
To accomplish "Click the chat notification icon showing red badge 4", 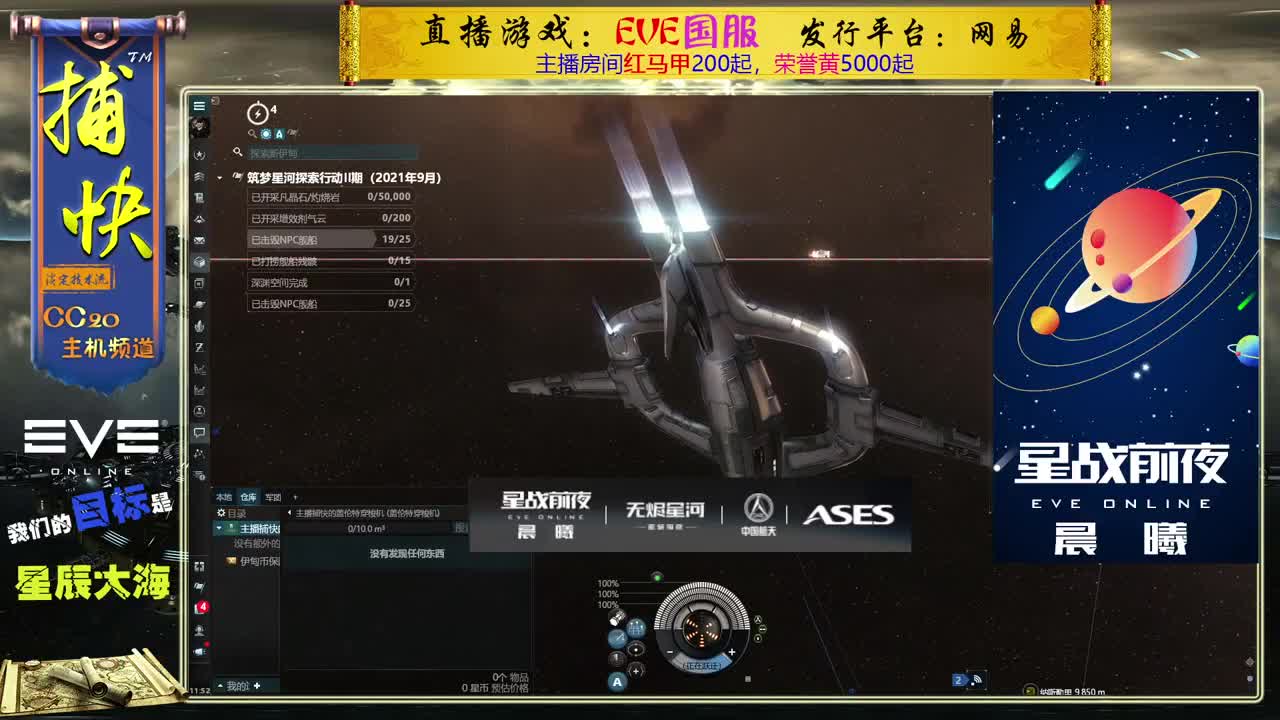I will point(201,606).
